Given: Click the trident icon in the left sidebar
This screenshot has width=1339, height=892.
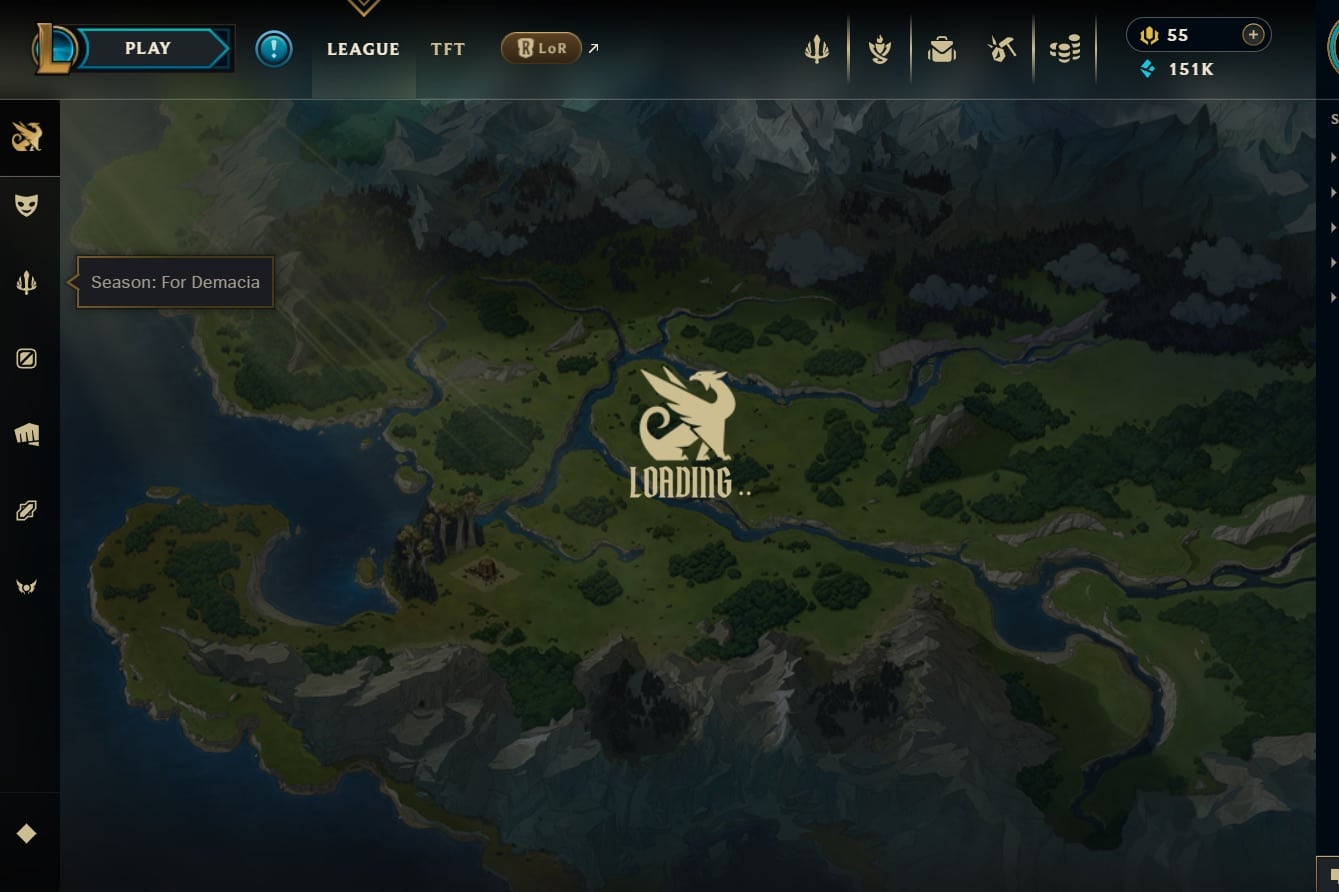Looking at the screenshot, I should point(27,280).
